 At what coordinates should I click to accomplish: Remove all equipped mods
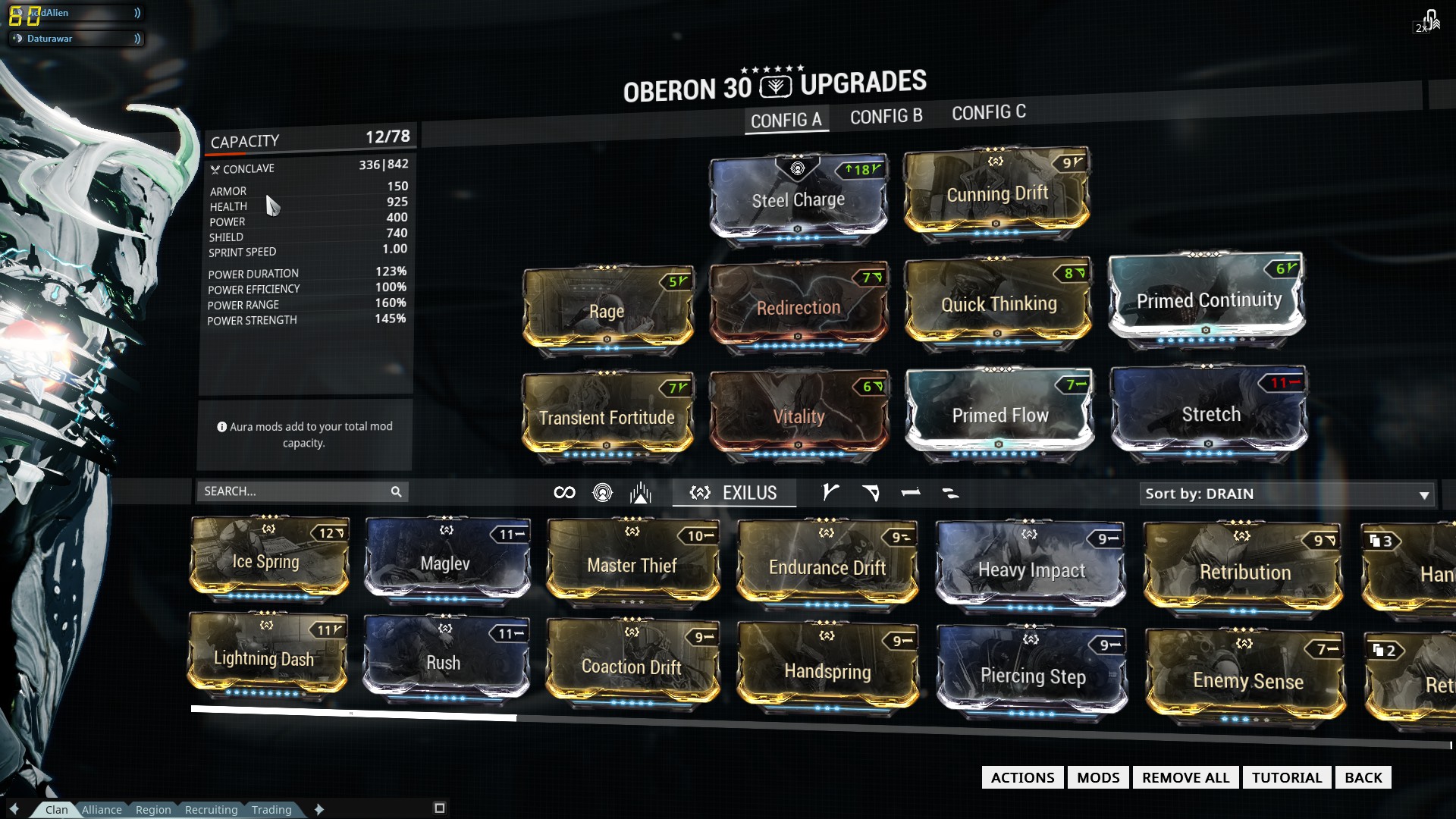(x=1185, y=777)
